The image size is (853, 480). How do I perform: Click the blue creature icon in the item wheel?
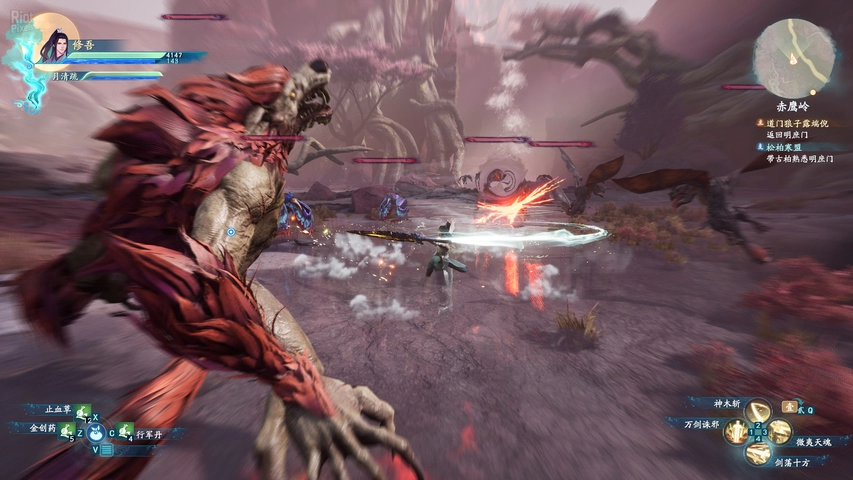[x=96, y=432]
